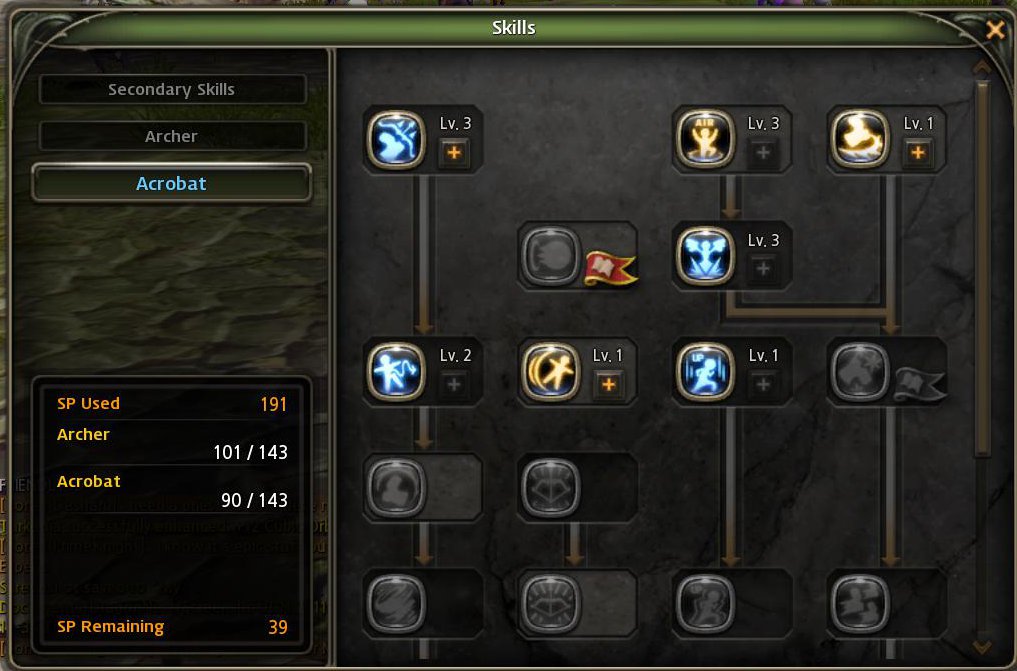Click the skill icon labeled UP
This screenshot has width=1017, height=671.
(705, 371)
